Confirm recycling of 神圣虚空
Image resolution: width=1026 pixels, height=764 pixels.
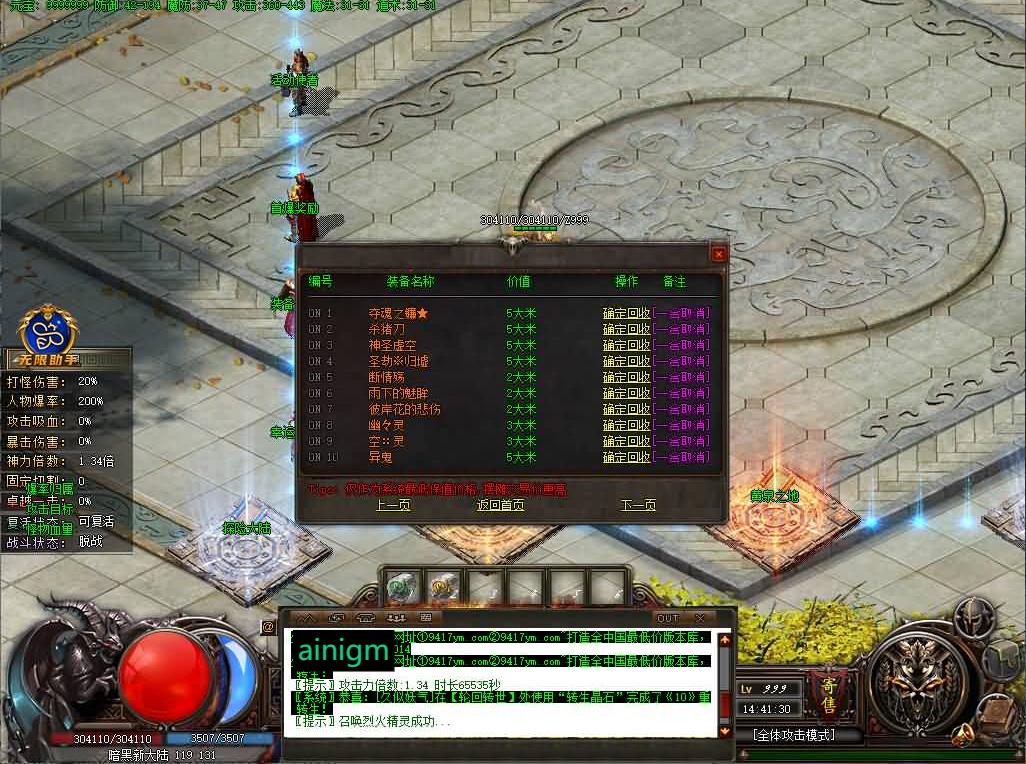[x=626, y=345]
